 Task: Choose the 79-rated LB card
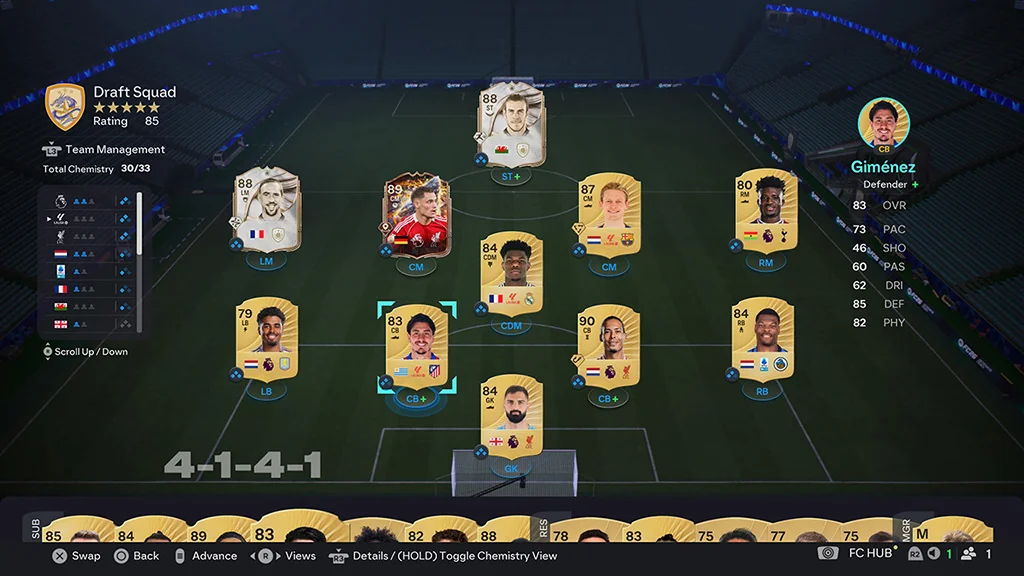266,339
